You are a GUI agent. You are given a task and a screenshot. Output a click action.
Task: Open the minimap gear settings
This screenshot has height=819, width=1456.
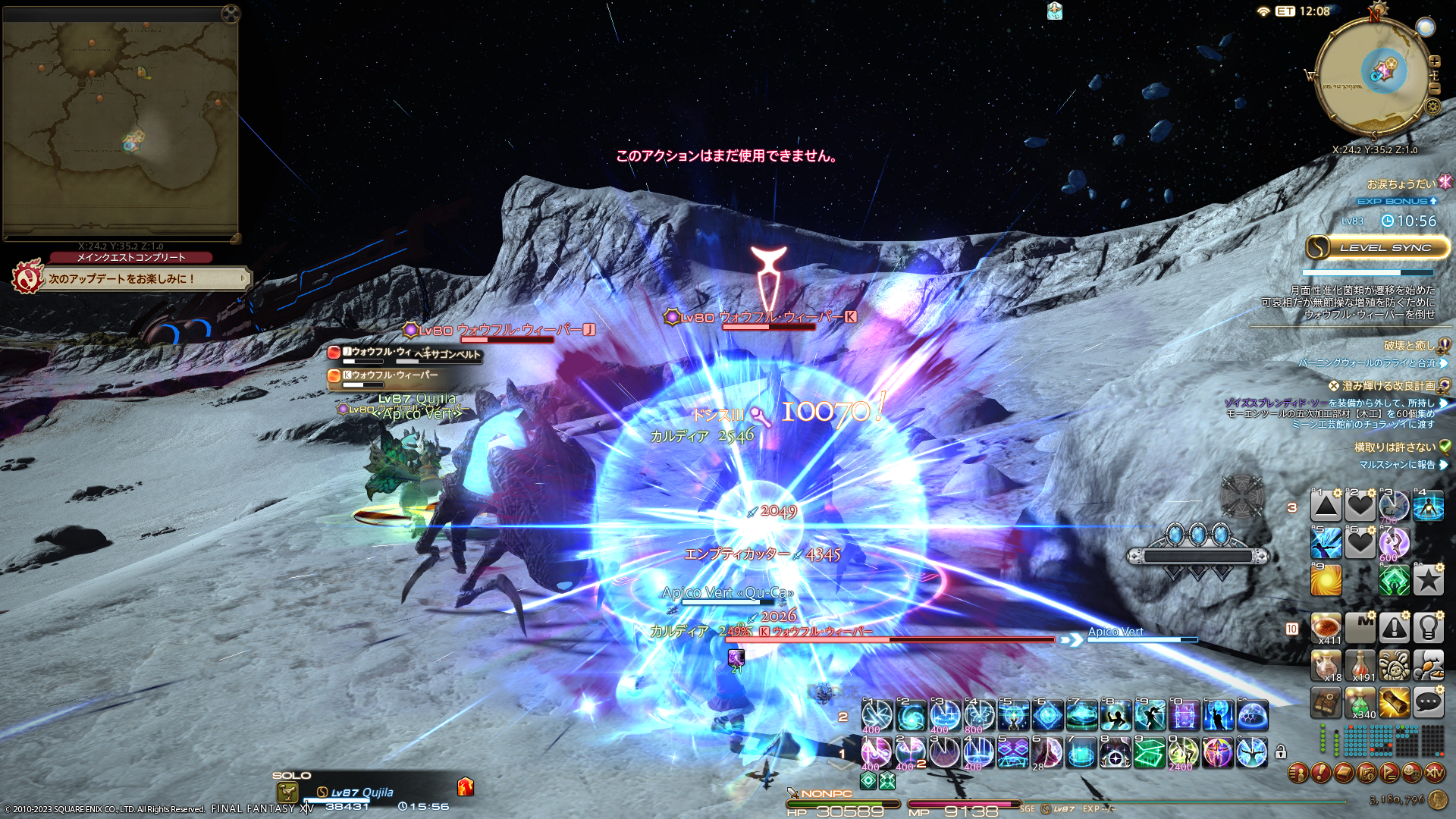coord(1432,106)
